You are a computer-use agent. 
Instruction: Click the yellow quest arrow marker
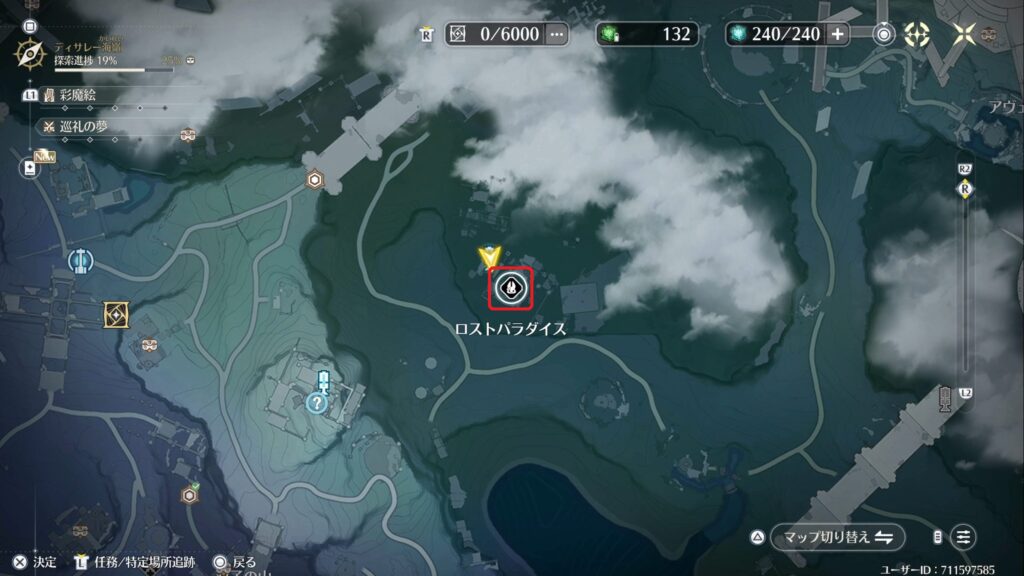(488, 256)
